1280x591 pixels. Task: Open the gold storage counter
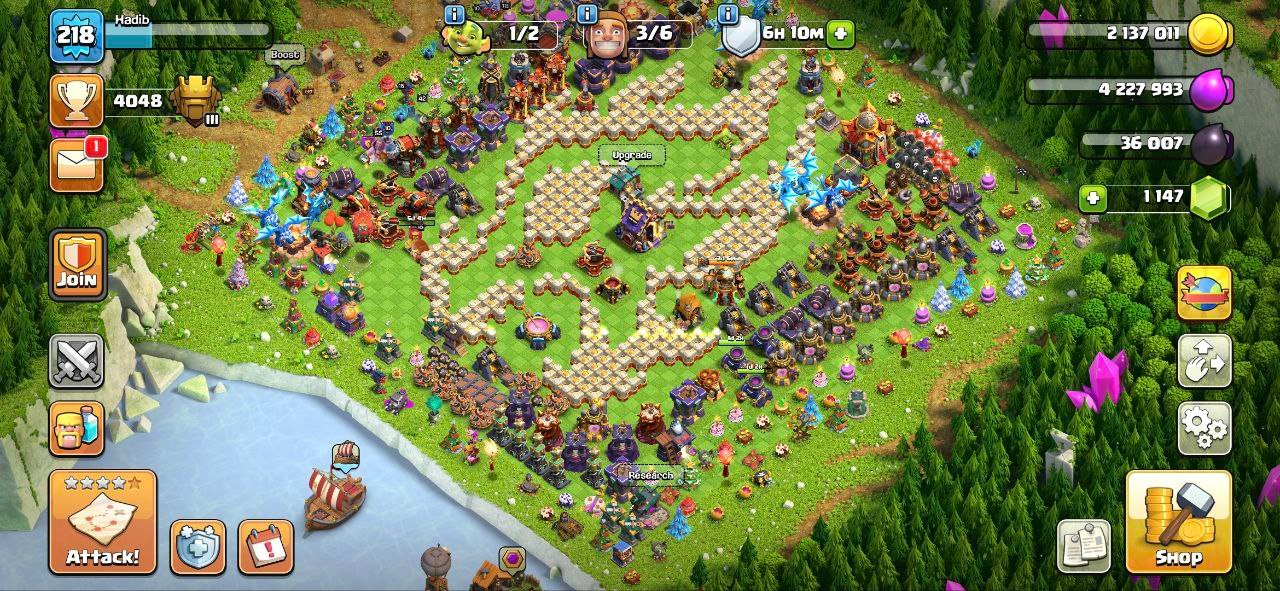click(x=1130, y=33)
